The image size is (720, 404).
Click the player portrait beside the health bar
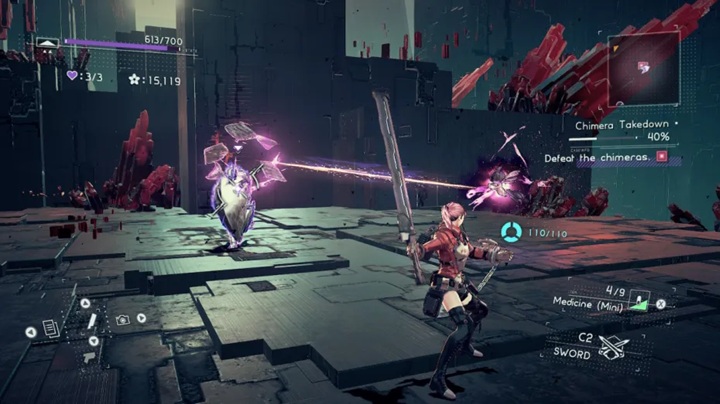[x=47, y=47]
